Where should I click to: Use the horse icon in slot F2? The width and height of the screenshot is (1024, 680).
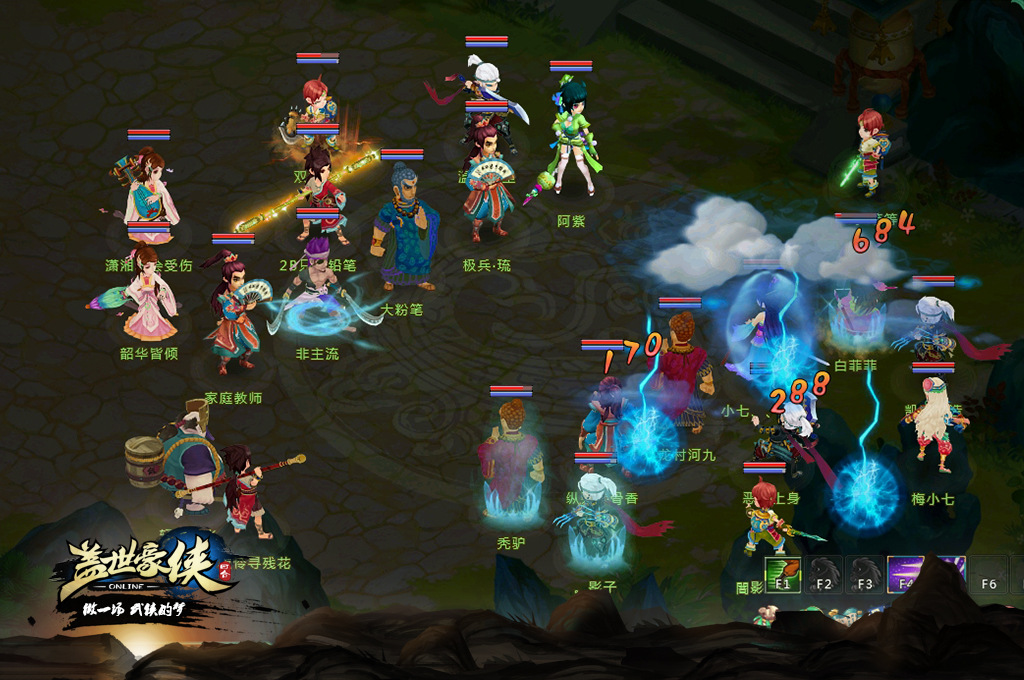[x=824, y=575]
